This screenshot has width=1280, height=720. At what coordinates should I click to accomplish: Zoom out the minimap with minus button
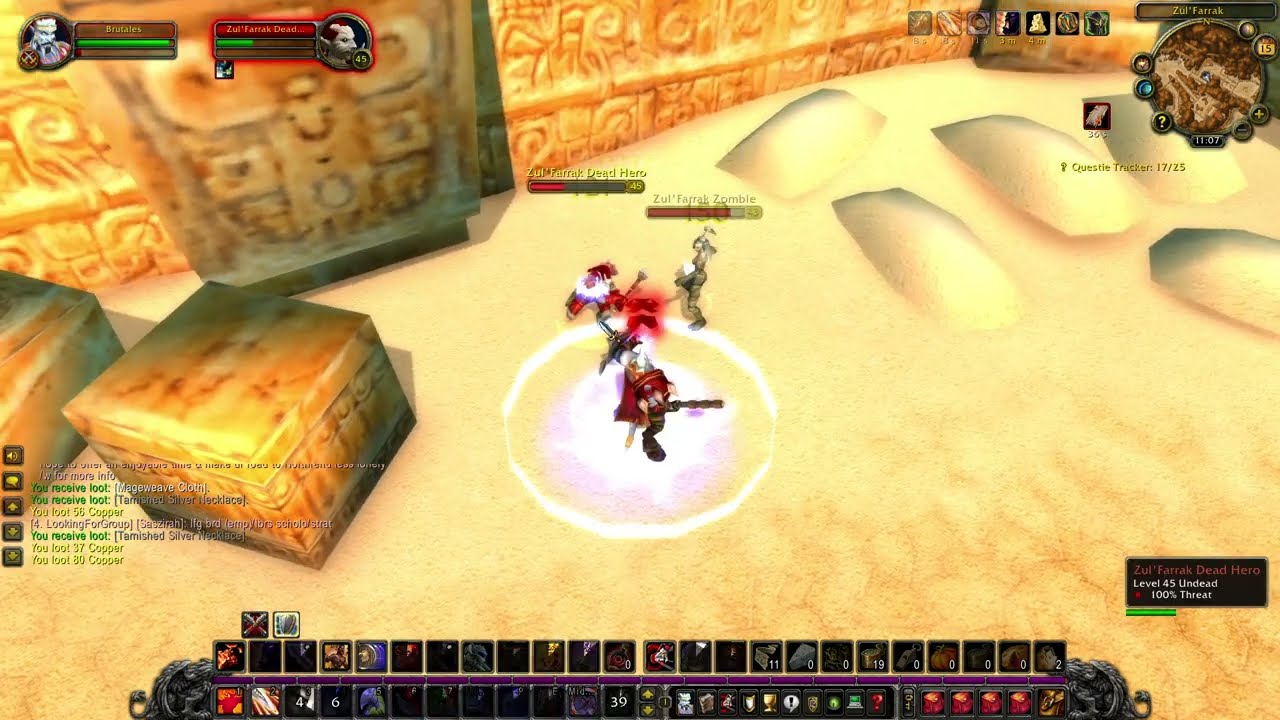[1241, 130]
